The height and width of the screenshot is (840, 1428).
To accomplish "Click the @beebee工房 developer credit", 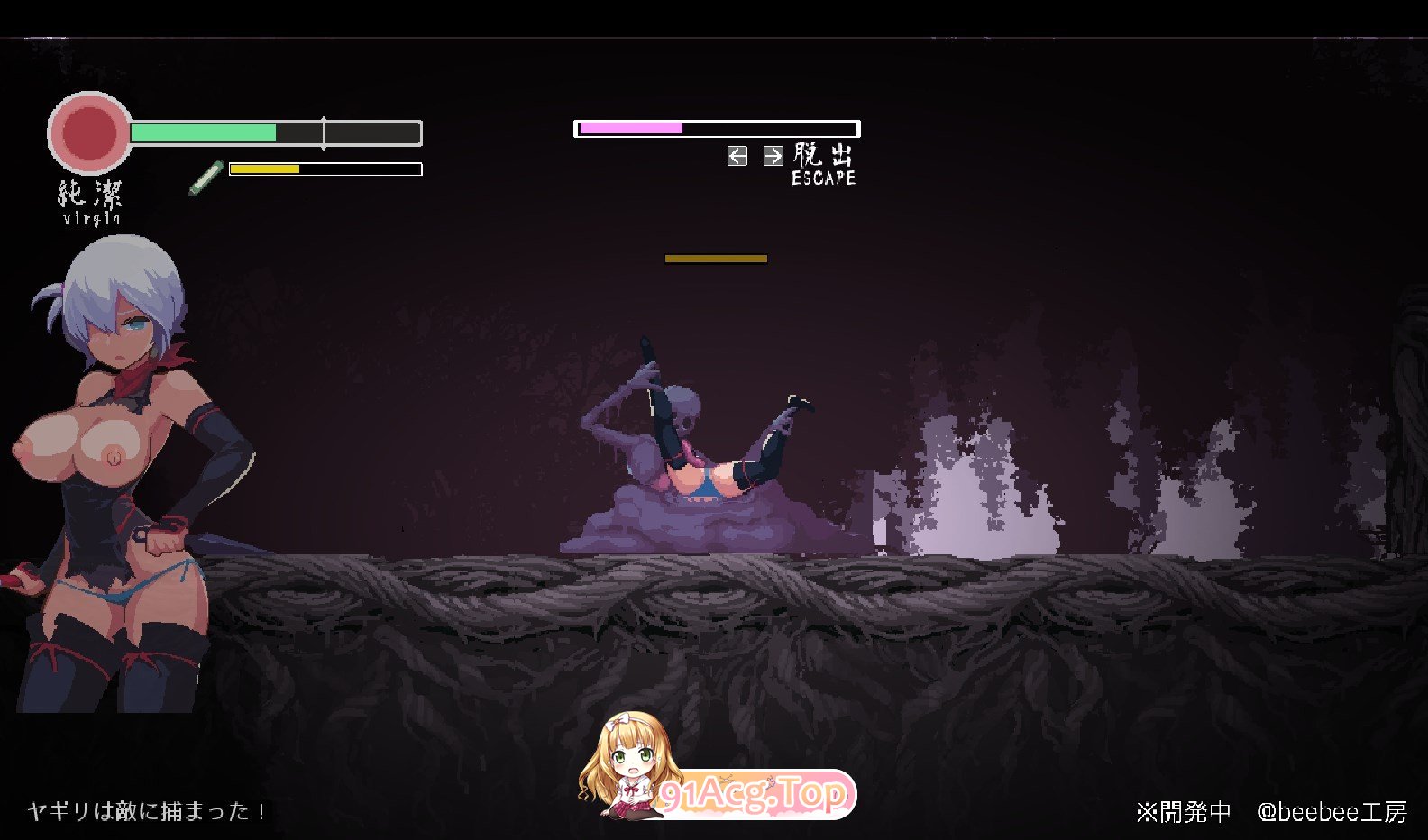I will coord(1330,813).
